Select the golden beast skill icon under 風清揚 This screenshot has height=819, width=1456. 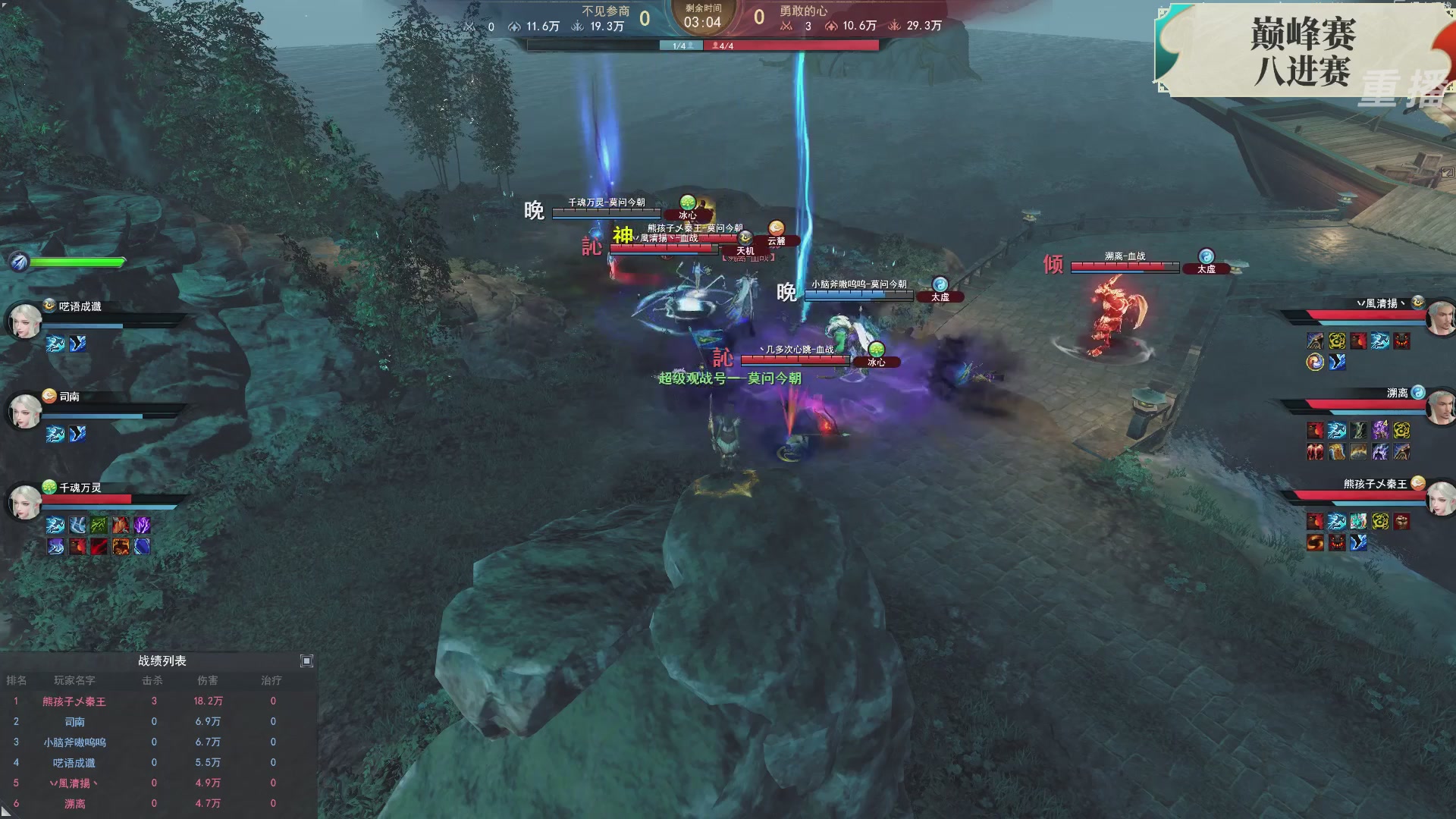(1336, 341)
